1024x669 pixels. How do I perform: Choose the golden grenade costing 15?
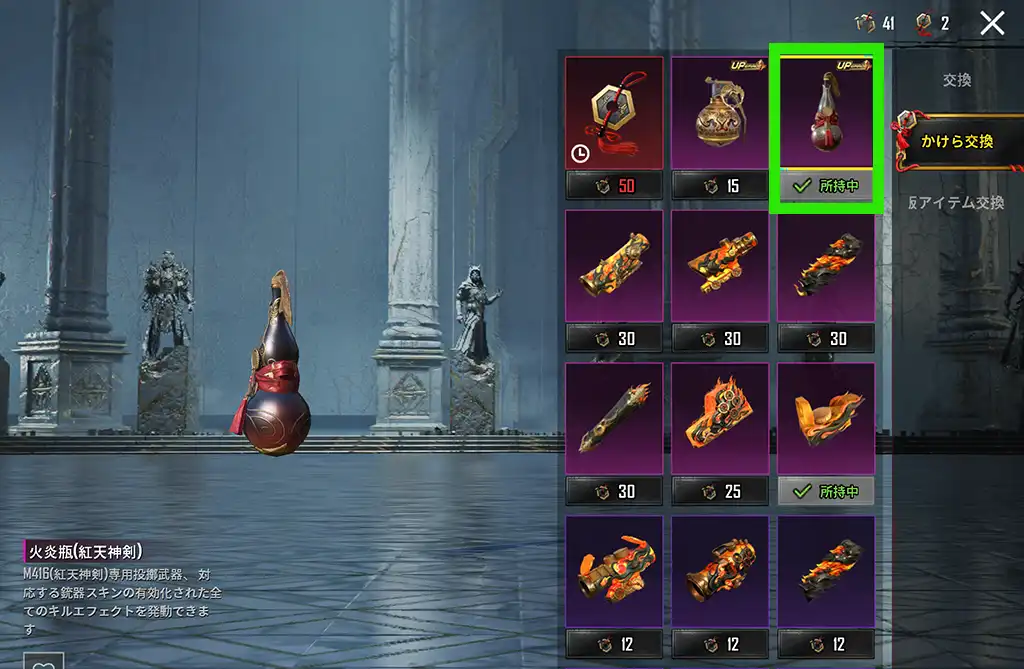pyautogui.click(x=720, y=113)
